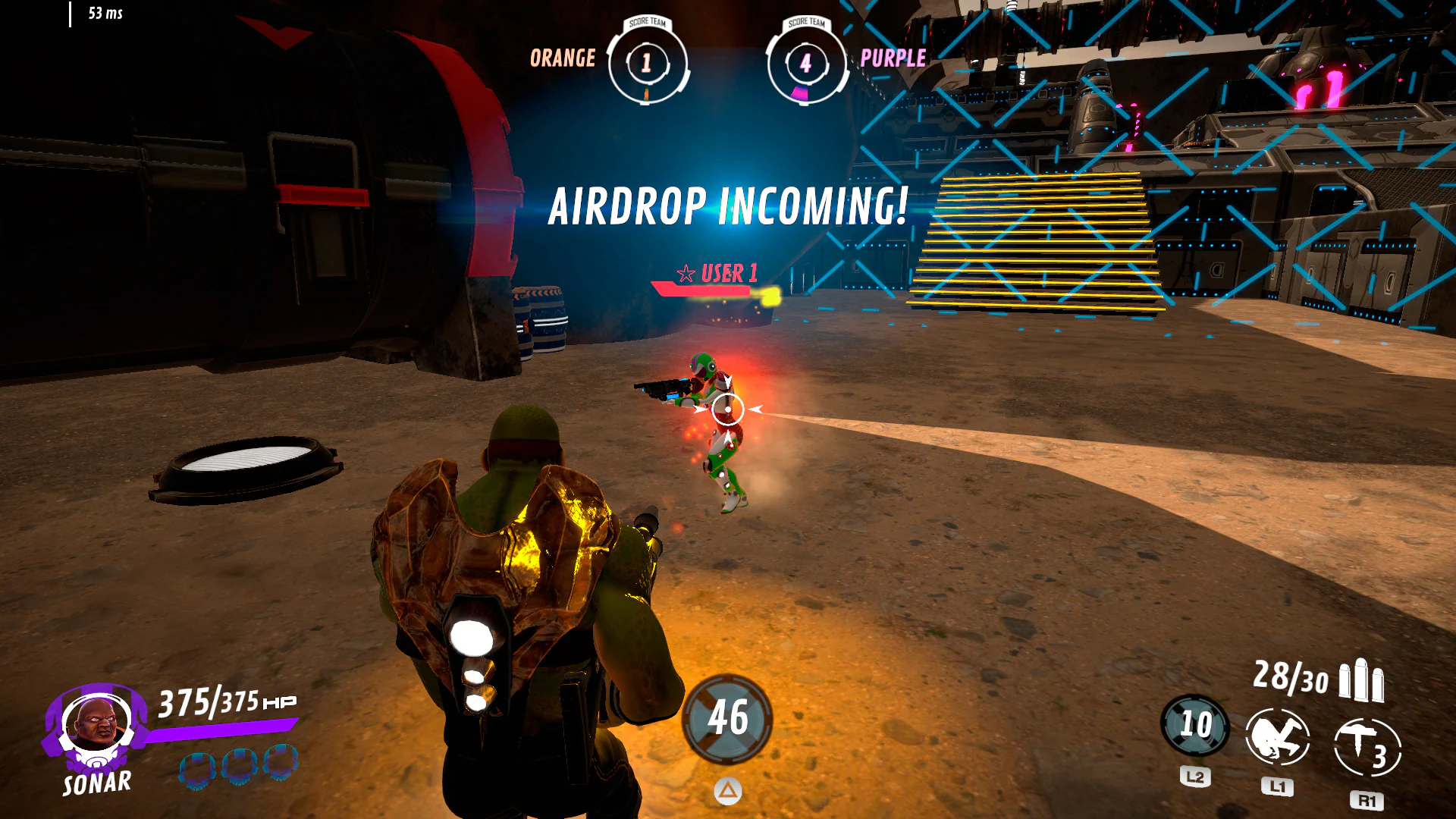
Task: Expand USER 1's nameplate details
Action: [717, 271]
